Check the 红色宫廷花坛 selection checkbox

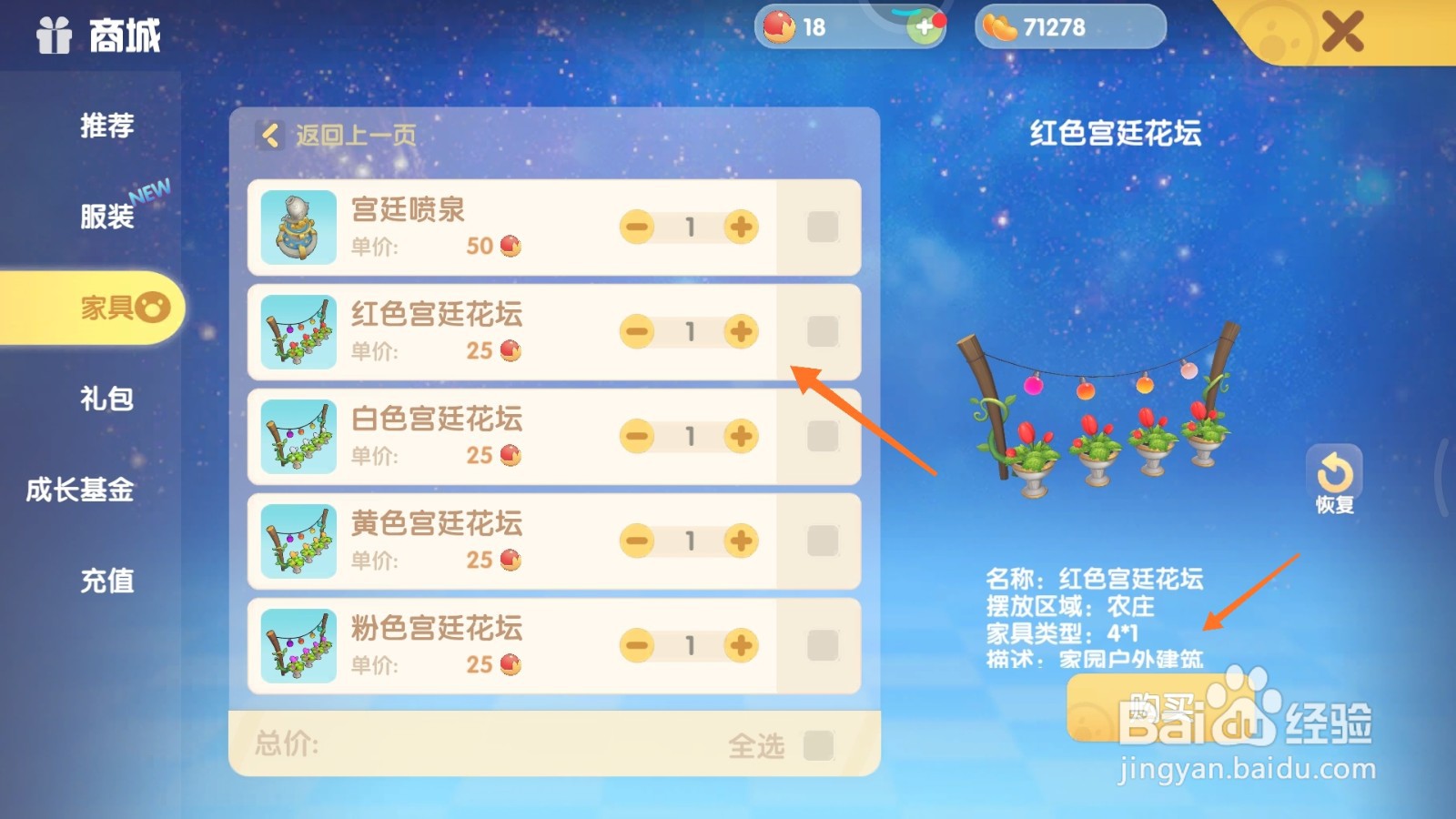[x=820, y=331]
